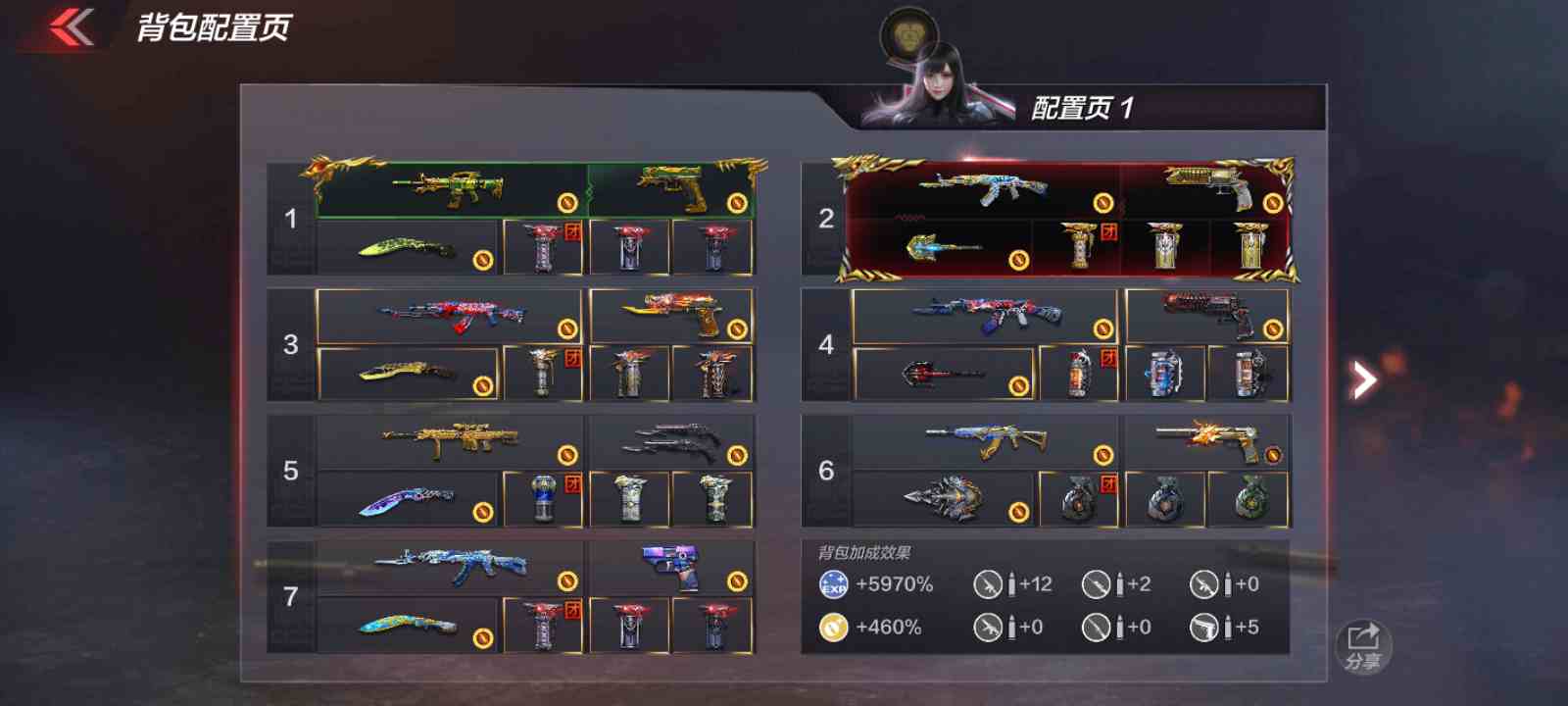Screen dimensions: 1568x706
Task: Select the golden assault rifle in backpack 1
Action: [451, 188]
